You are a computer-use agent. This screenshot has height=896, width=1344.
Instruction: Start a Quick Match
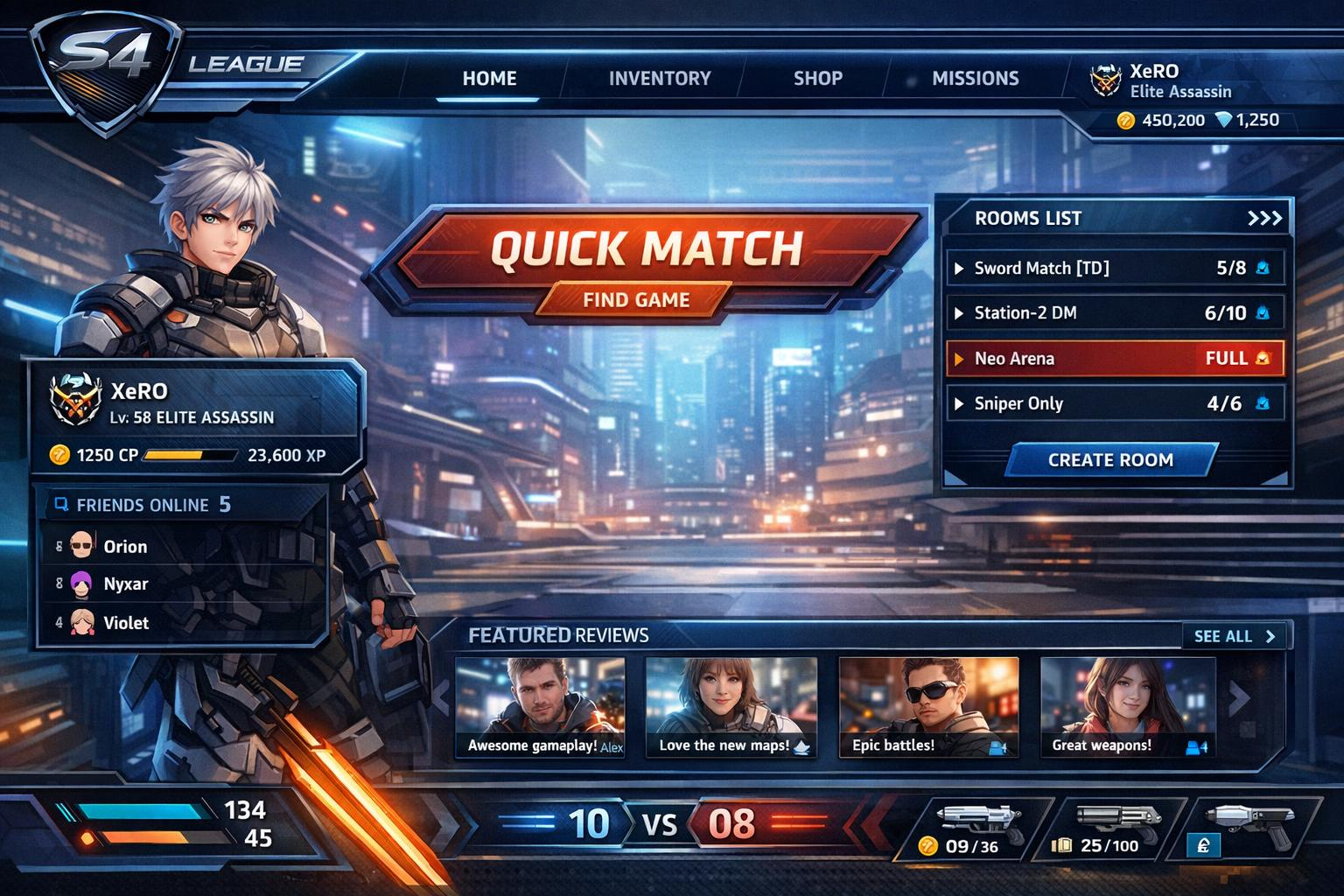[x=646, y=248]
